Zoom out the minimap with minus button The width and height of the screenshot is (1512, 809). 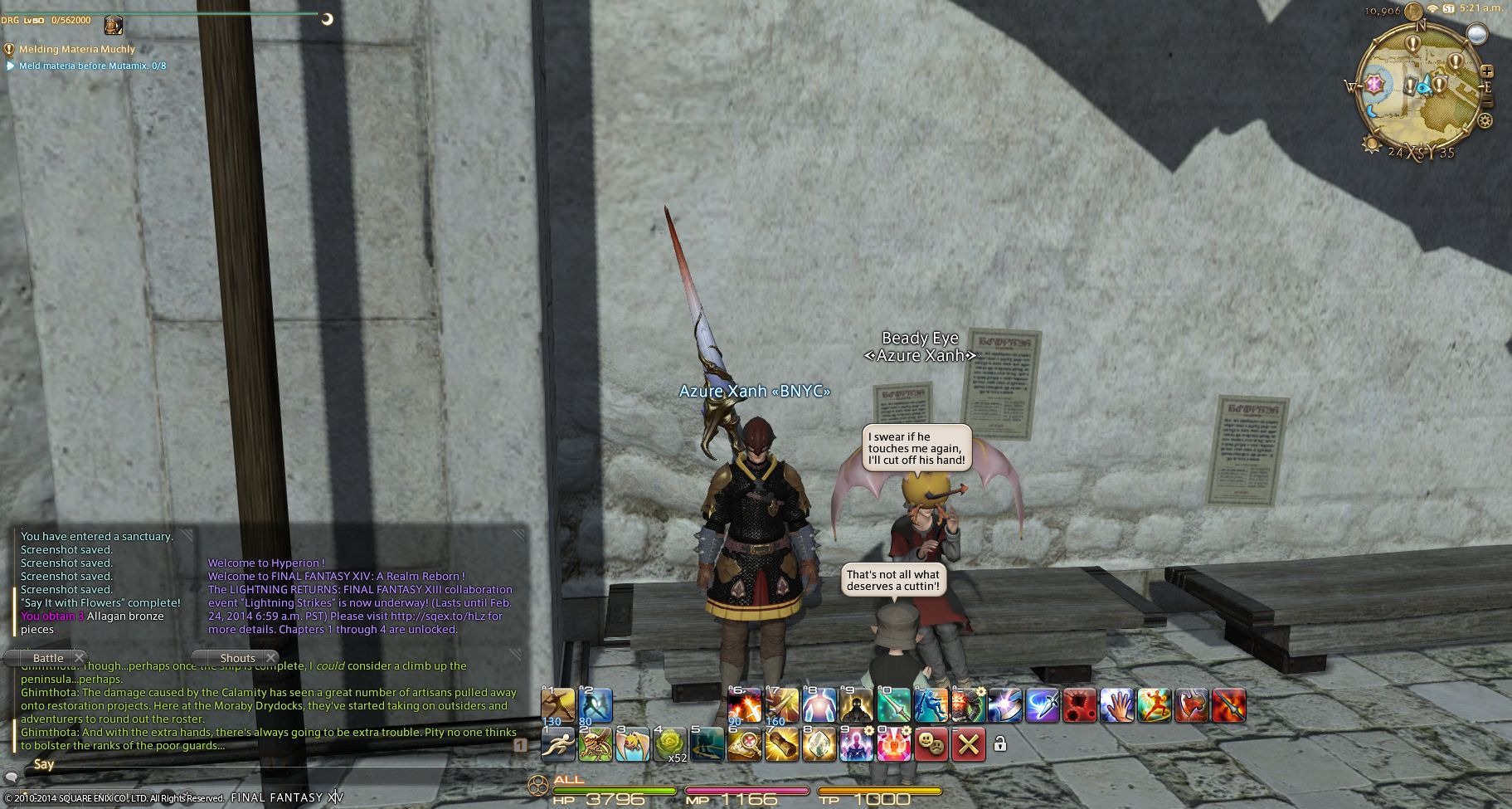pyautogui.click(x=1487, y=101)
